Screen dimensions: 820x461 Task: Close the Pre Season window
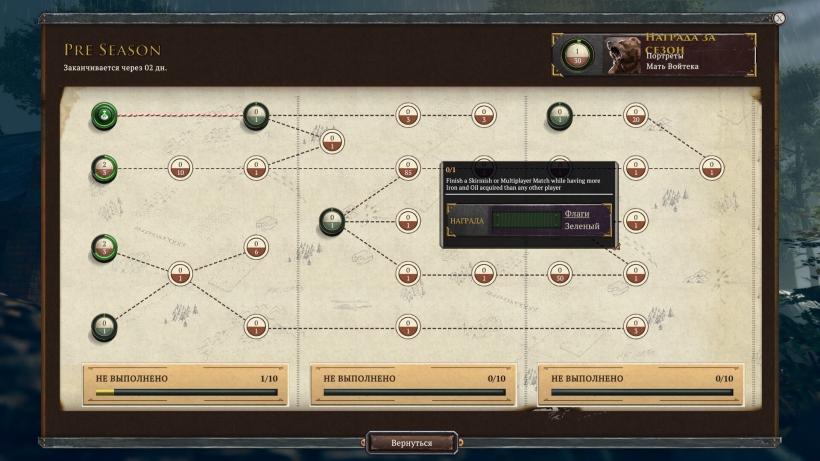click(779, 17)
